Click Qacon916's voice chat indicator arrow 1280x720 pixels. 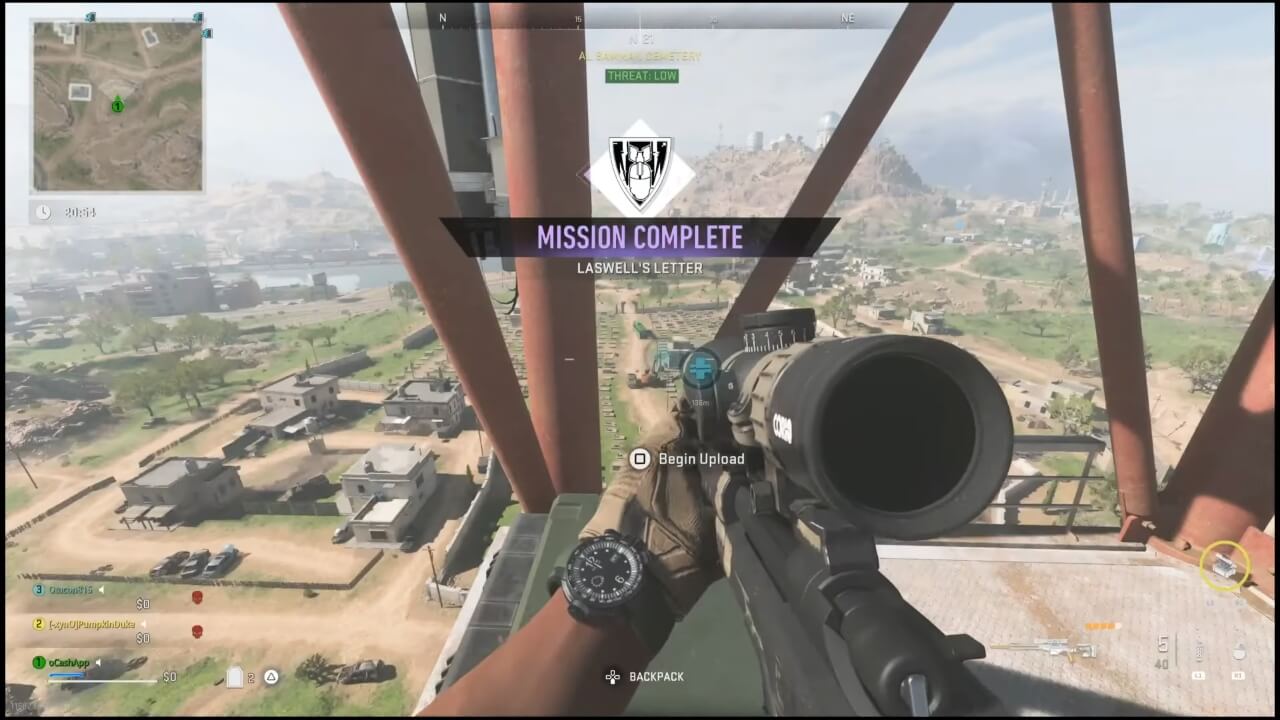point(101,589)
